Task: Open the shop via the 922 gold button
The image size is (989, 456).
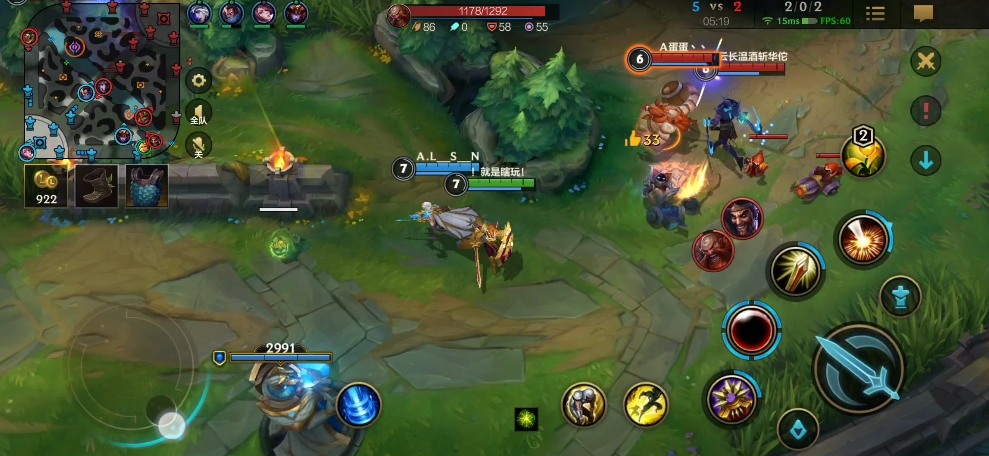Action: click(x=46, y=185)
